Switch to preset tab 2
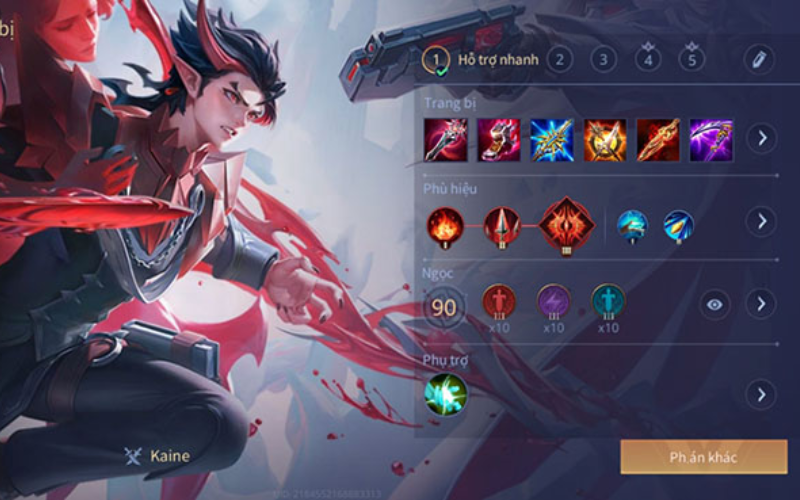The image size is (800, 500). pyautogui.click(x=559, y=59)
